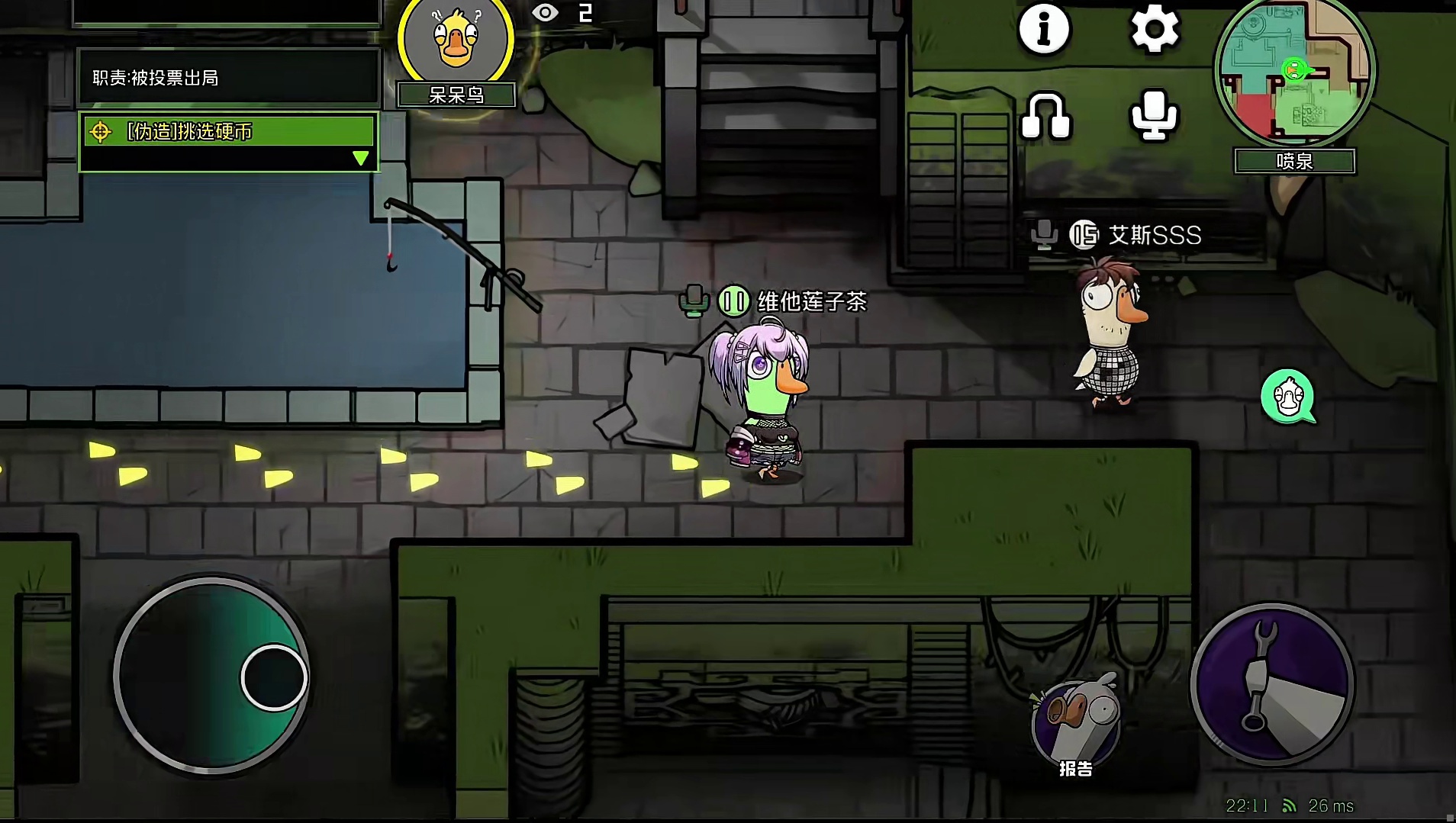1456x823 pixels.
Task: Tap the 报告 report button
Action: coord(1076,727)
